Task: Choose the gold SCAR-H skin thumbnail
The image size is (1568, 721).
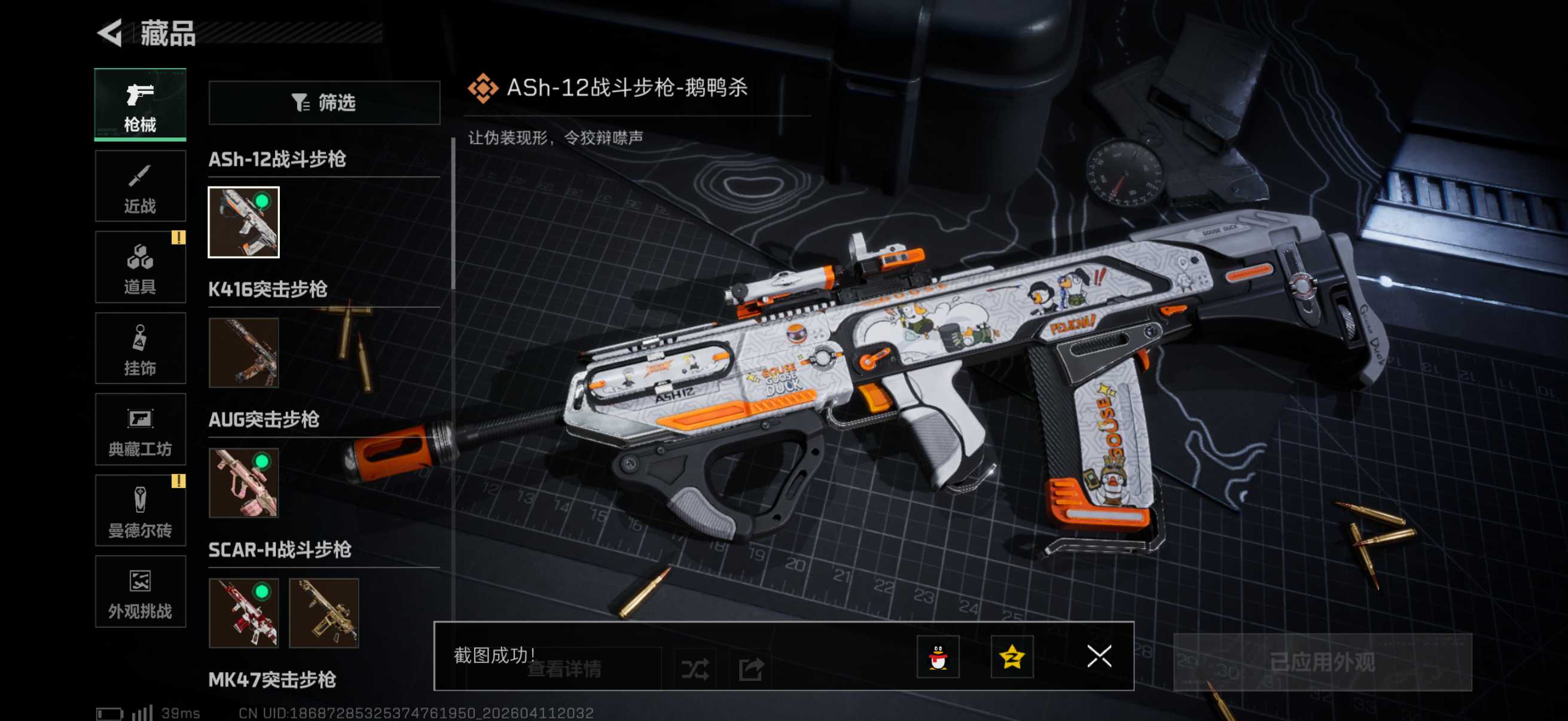Action: 324,613
